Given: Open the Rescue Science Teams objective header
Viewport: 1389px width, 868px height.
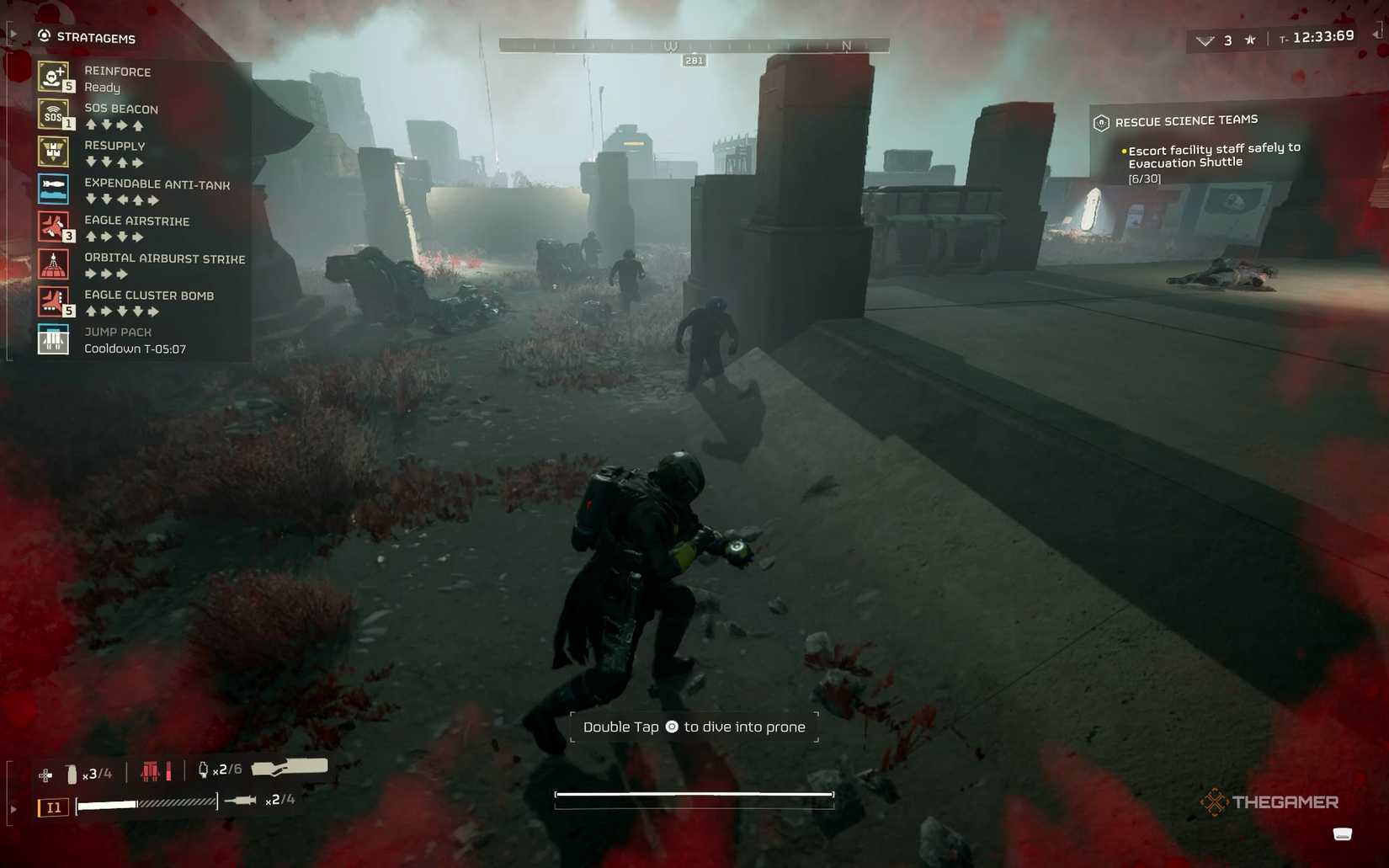Looking at the screenshot, I should [x=1185, y=120].
